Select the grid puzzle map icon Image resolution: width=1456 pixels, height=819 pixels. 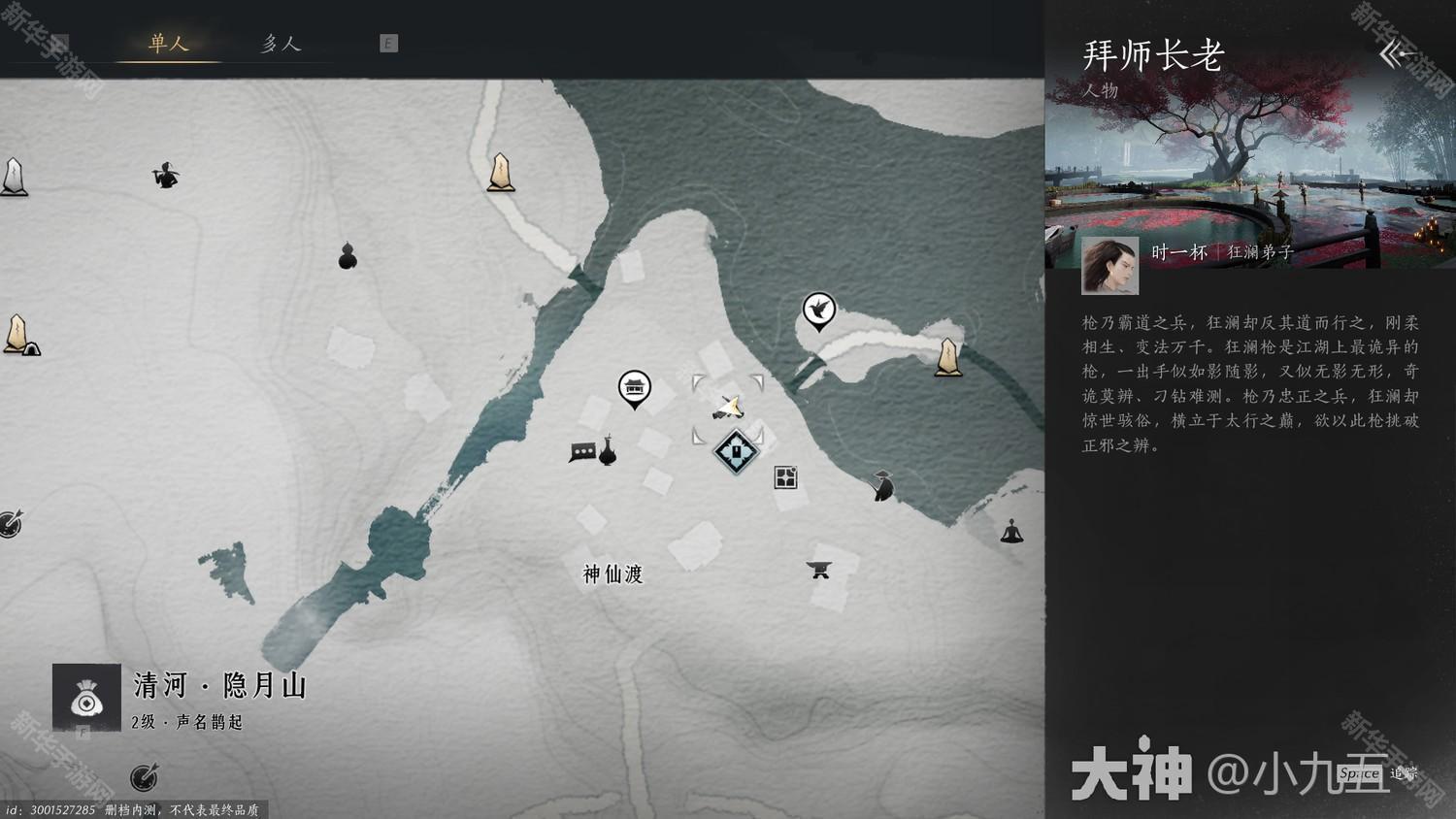pyautogui.click(x=784, y=476)
